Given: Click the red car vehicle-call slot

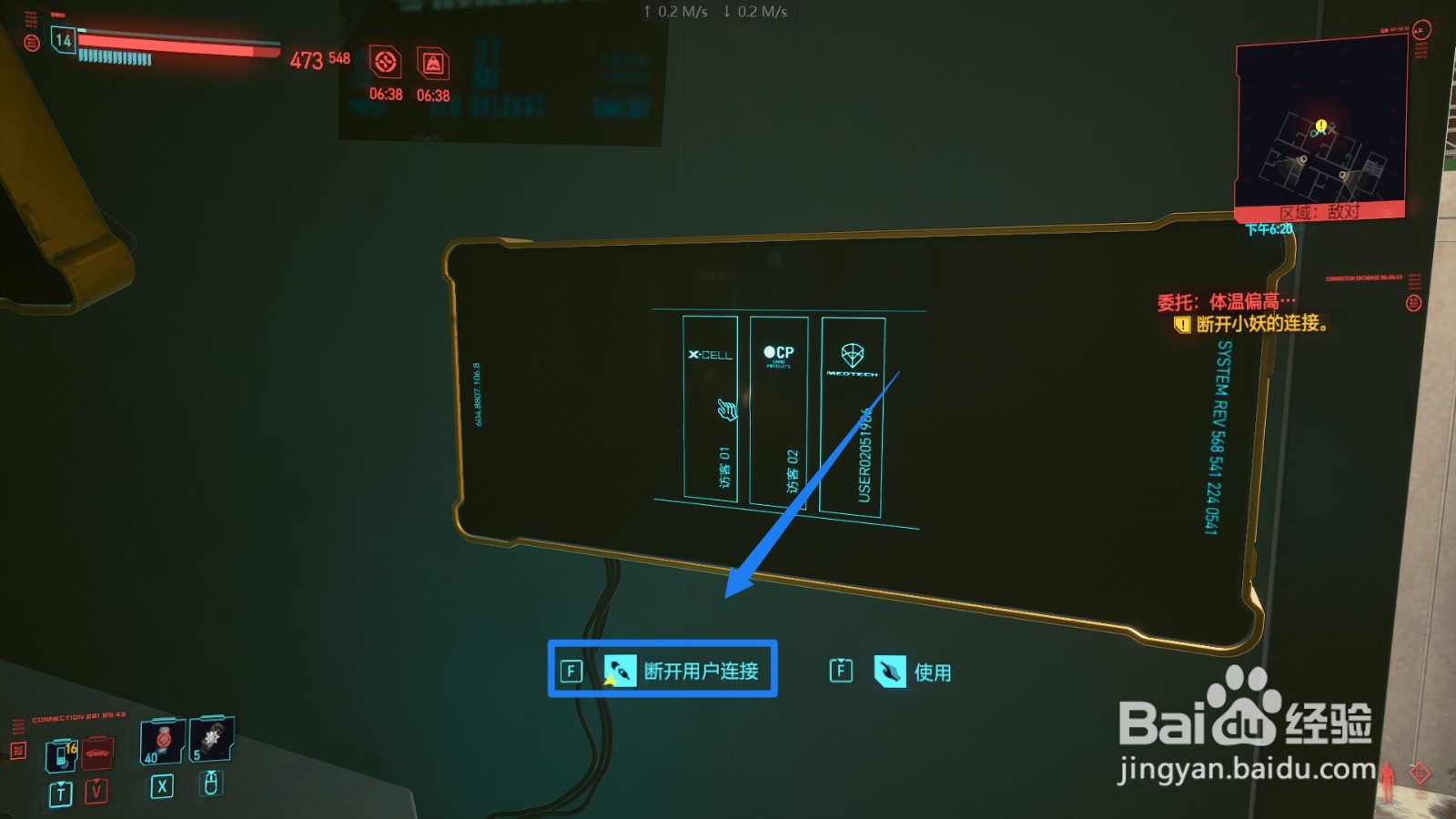Looking at the screenshot, I should click(x=97, y=753).
